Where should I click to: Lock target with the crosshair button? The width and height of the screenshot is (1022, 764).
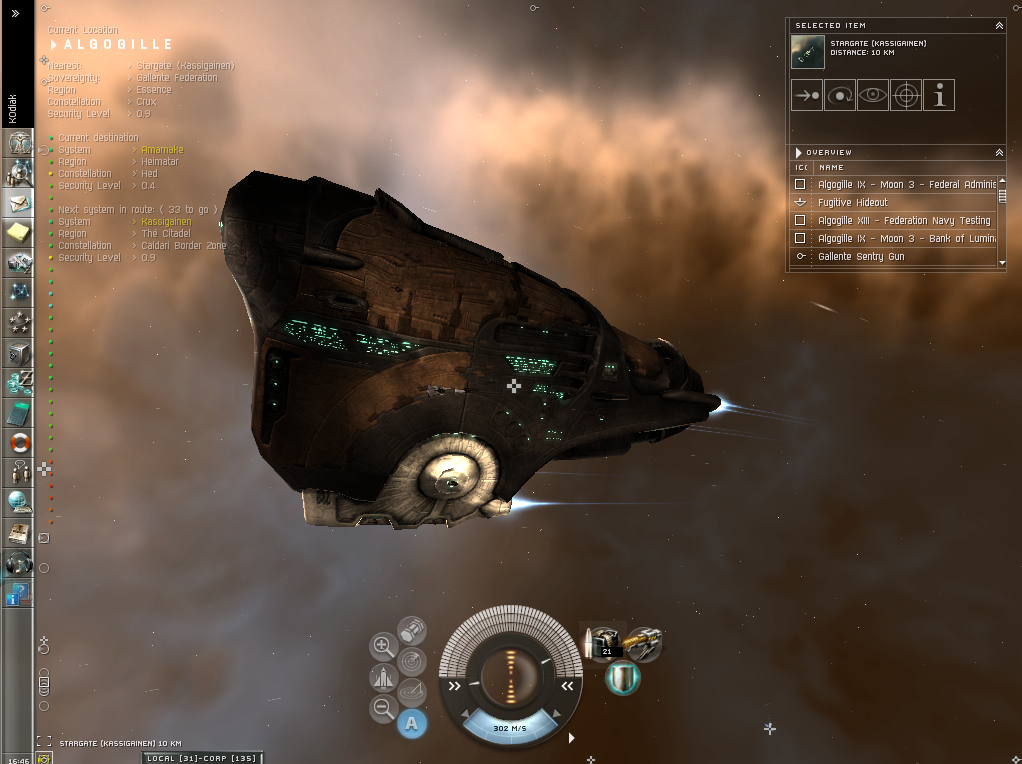tap(906, 95)
